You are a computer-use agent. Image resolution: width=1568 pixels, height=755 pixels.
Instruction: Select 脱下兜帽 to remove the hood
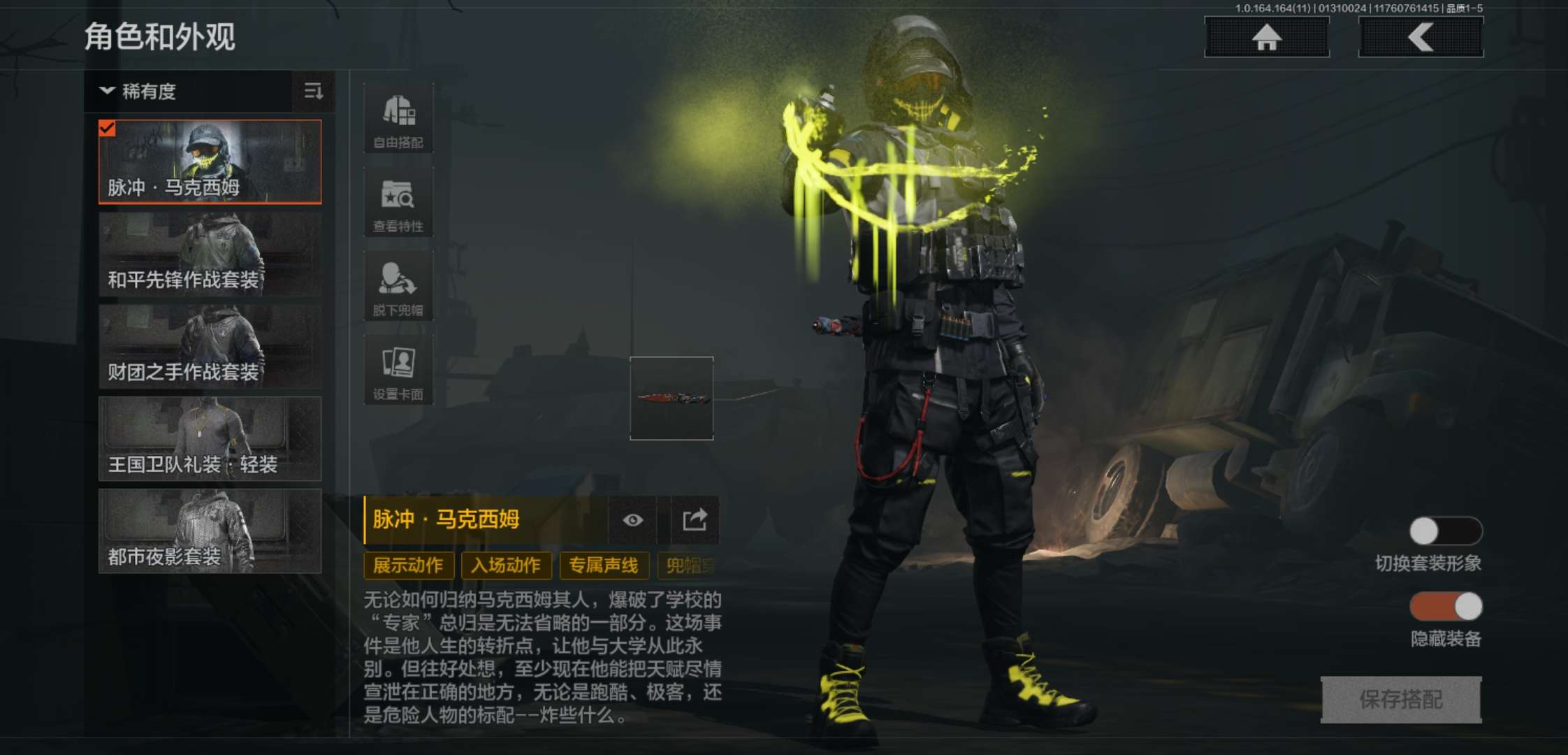pos(398,285)
